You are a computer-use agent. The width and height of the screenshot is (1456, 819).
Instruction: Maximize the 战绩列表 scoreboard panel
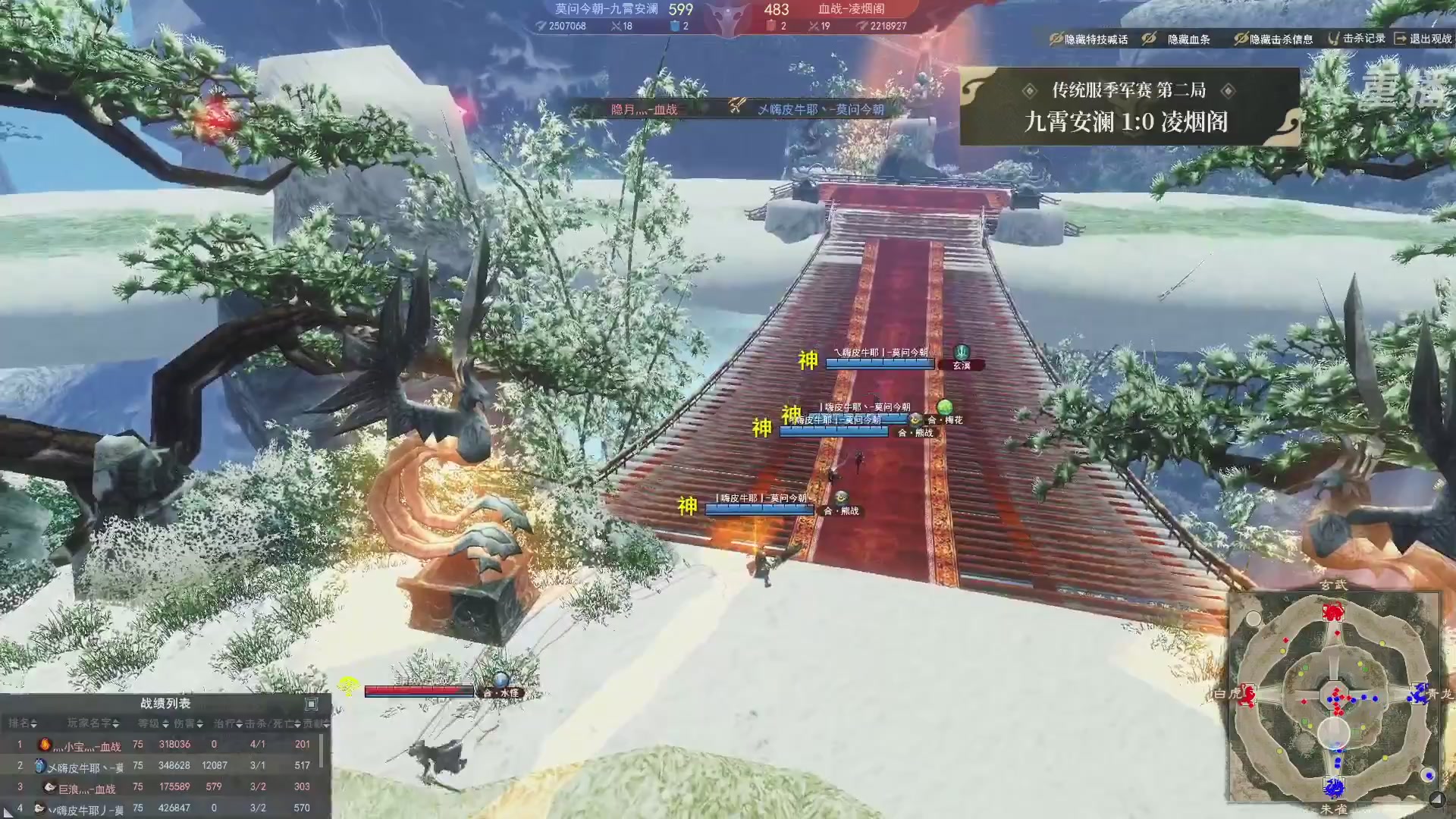pos(311,704)
